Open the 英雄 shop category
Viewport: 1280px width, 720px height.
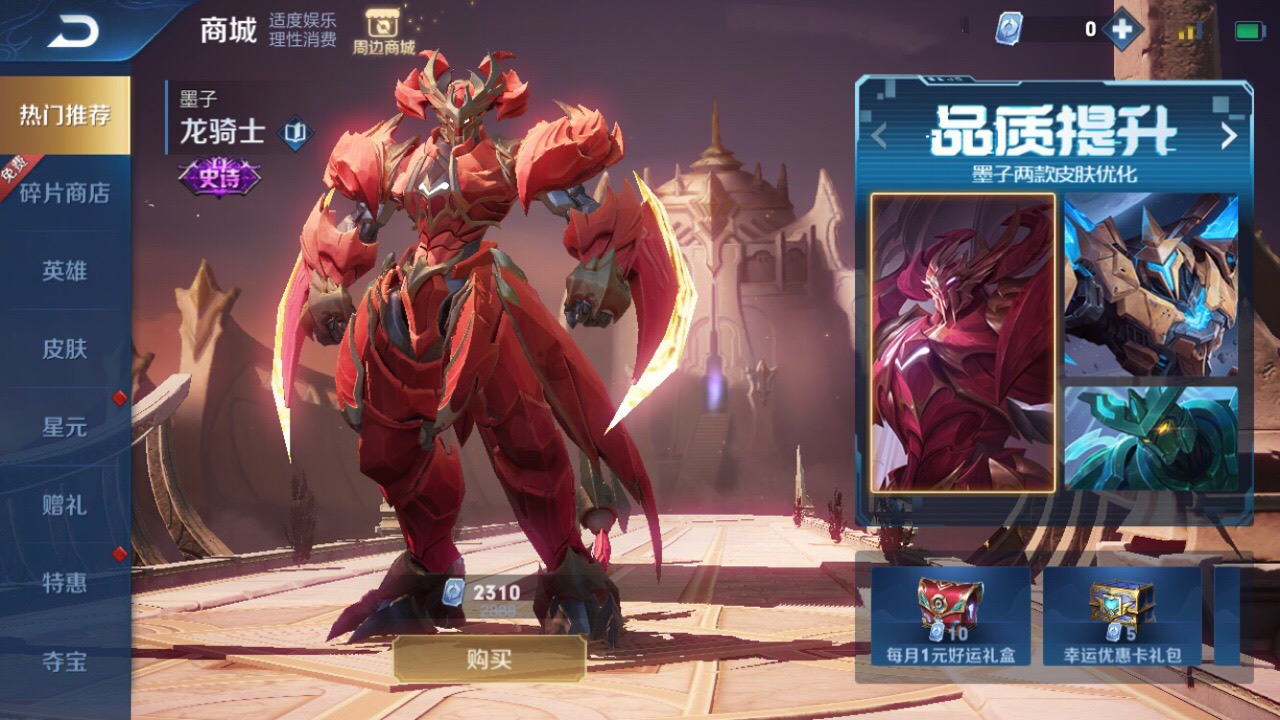65,271
